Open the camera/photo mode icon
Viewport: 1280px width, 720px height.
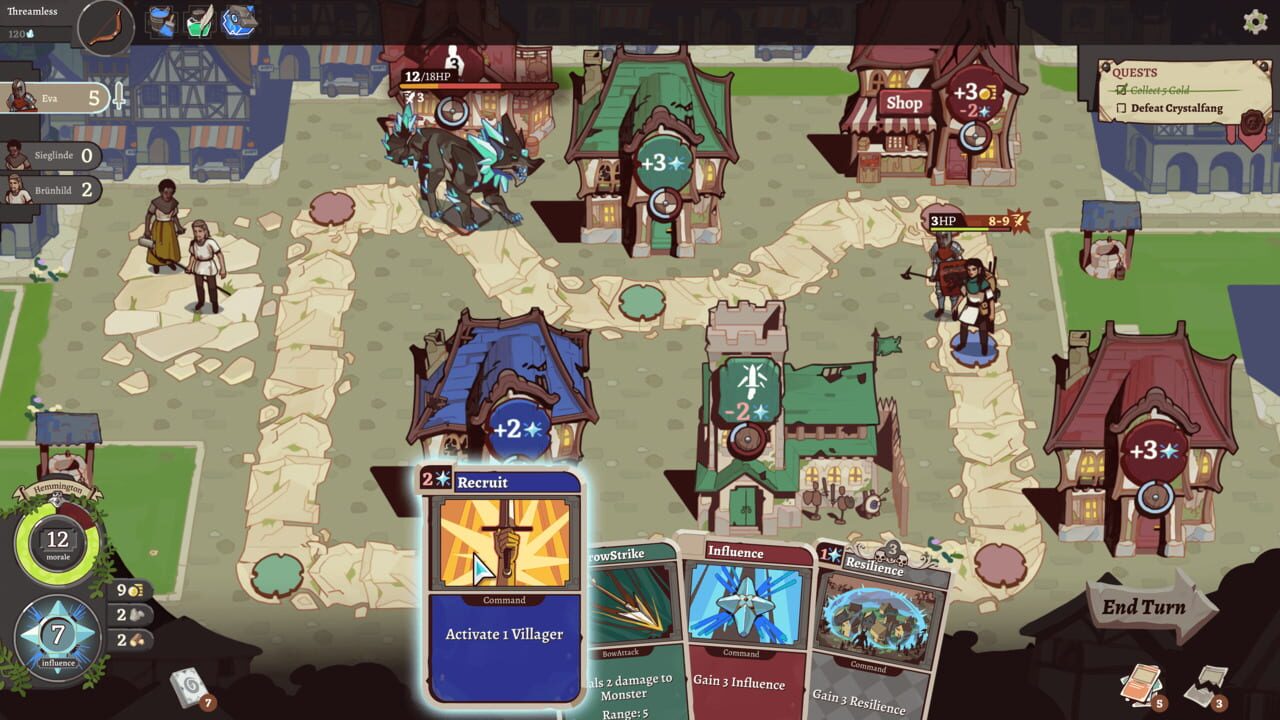(238, 20)
